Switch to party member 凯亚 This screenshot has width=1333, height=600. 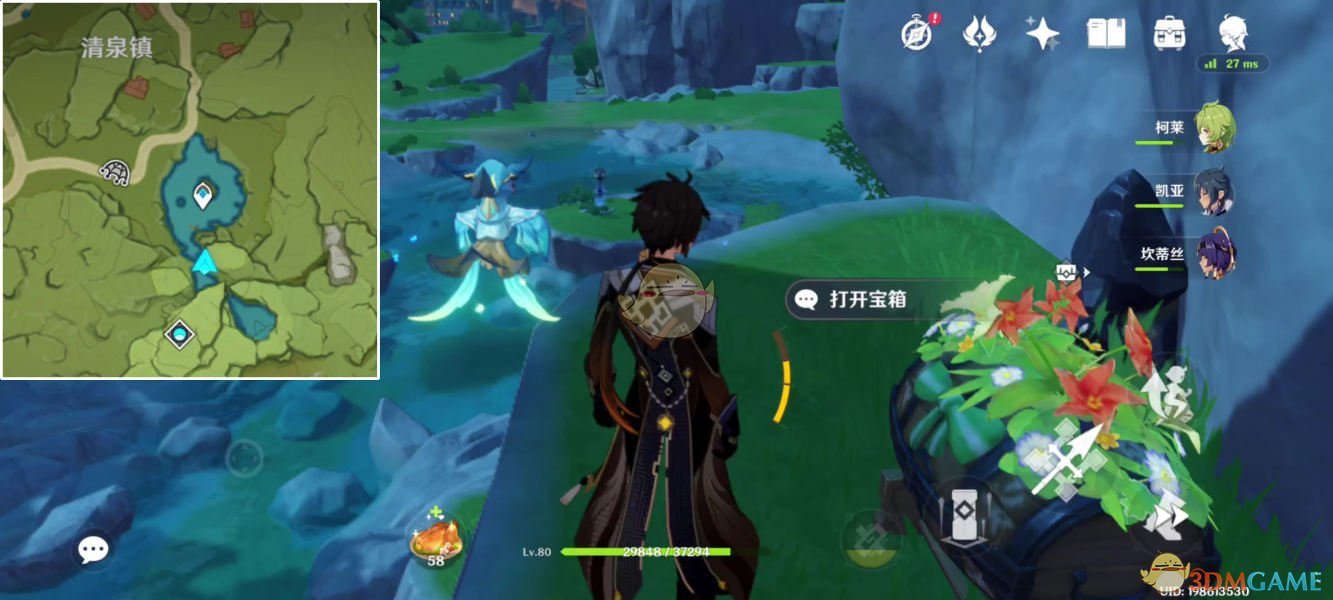1214,192
